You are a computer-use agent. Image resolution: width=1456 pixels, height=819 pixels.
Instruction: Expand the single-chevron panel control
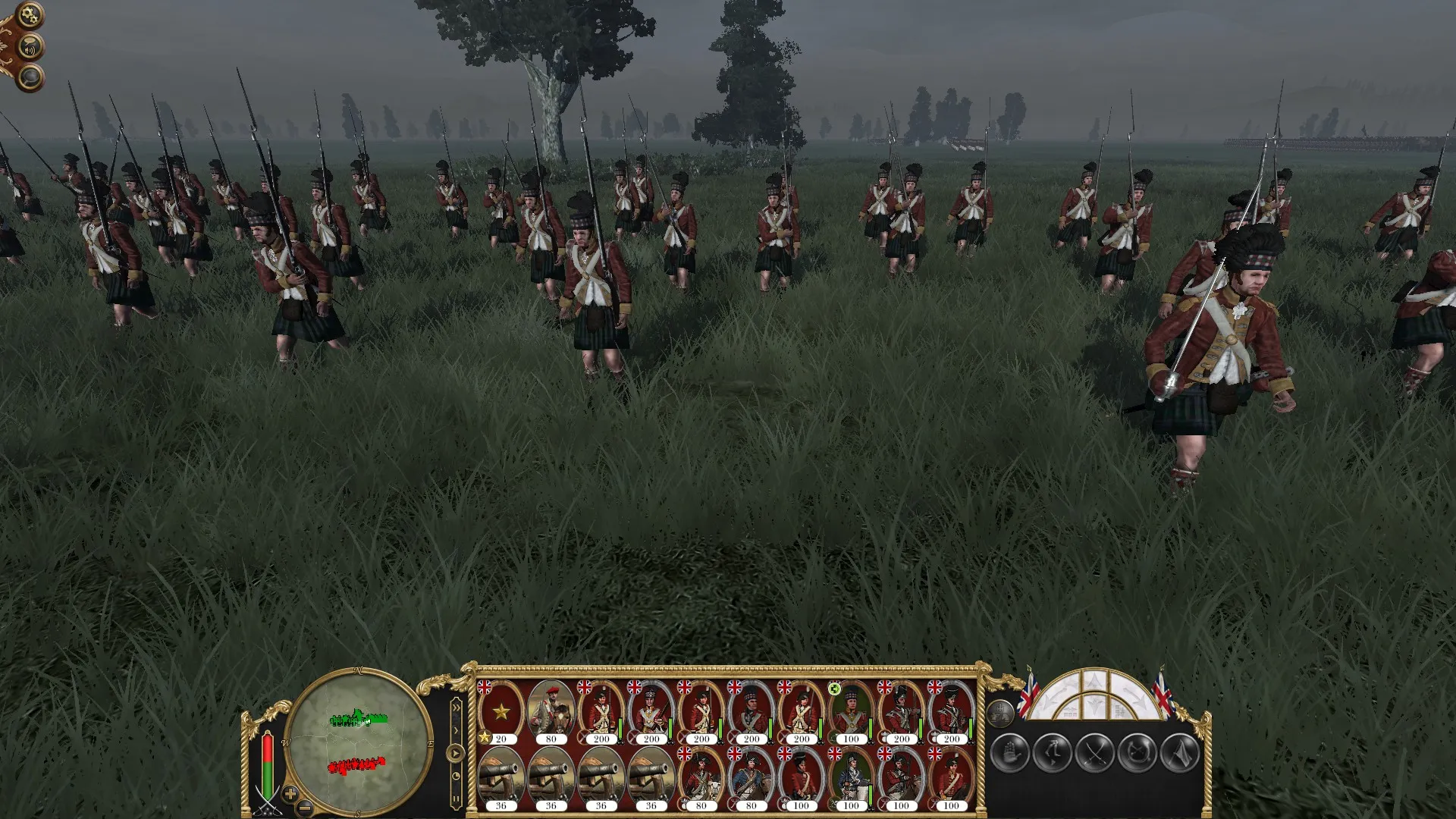click(456, 730)
